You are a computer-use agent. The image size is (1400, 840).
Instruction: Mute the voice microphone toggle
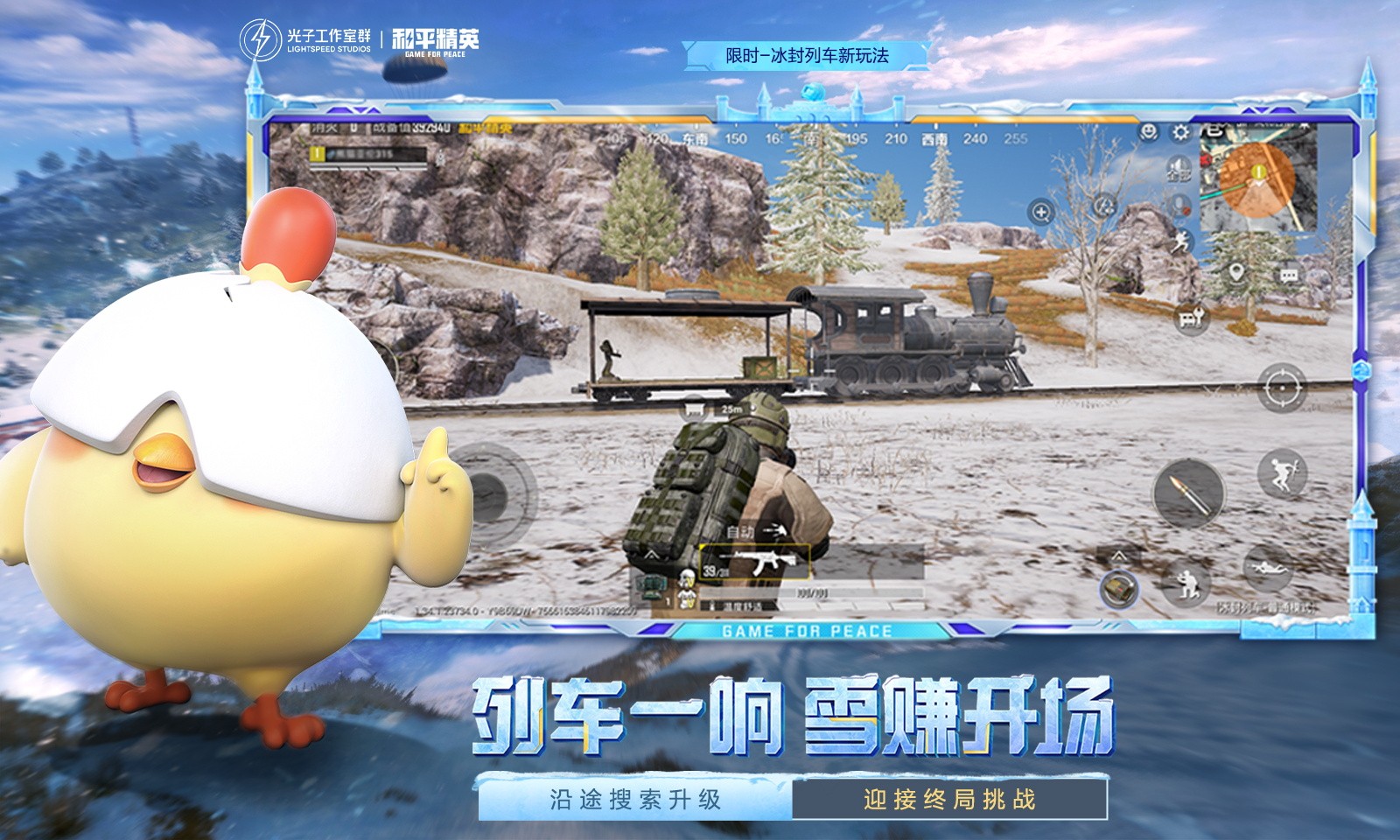click(1180, 205)
